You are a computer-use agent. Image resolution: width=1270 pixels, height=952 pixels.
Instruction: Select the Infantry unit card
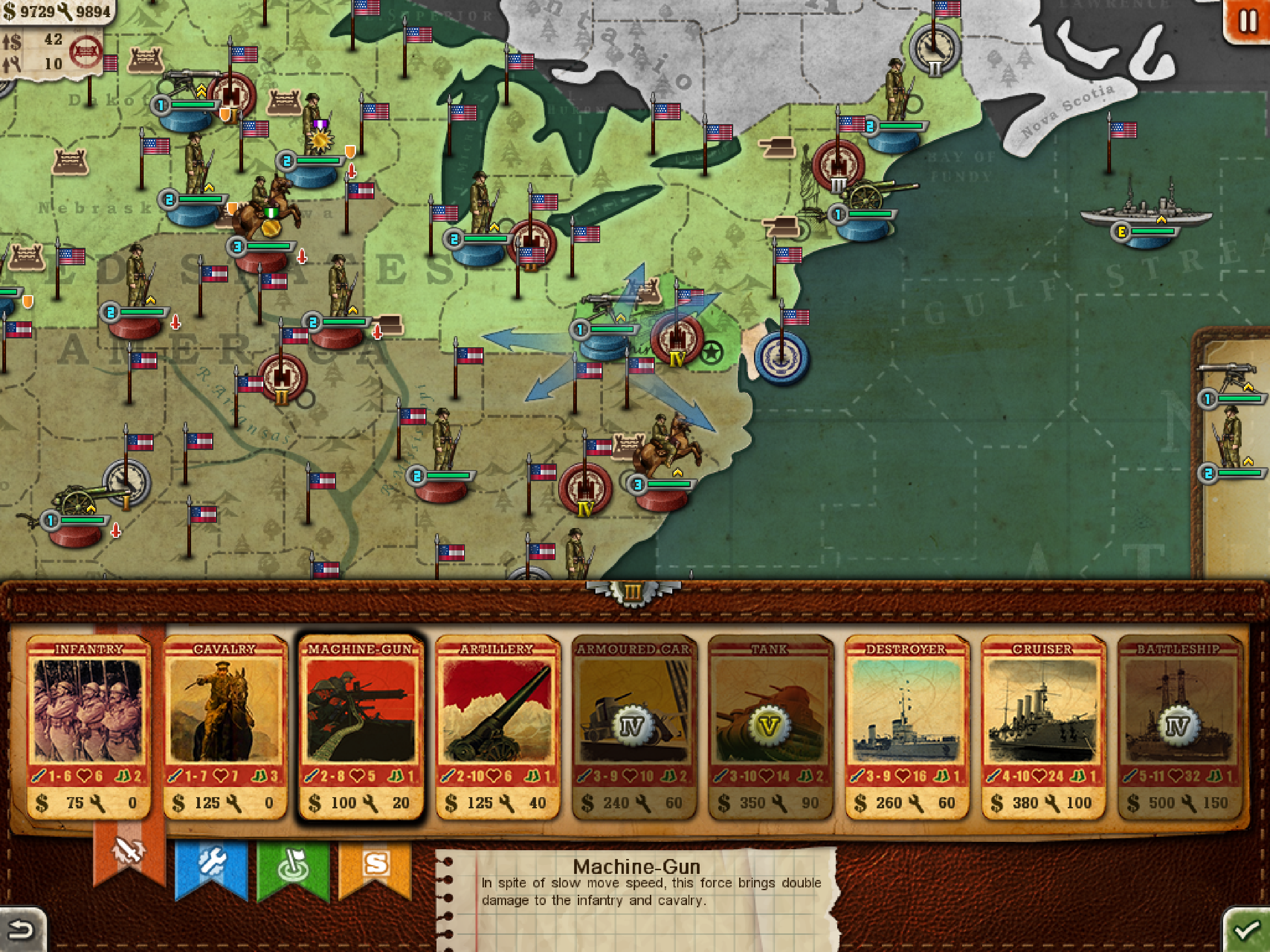tap(88, 727)
